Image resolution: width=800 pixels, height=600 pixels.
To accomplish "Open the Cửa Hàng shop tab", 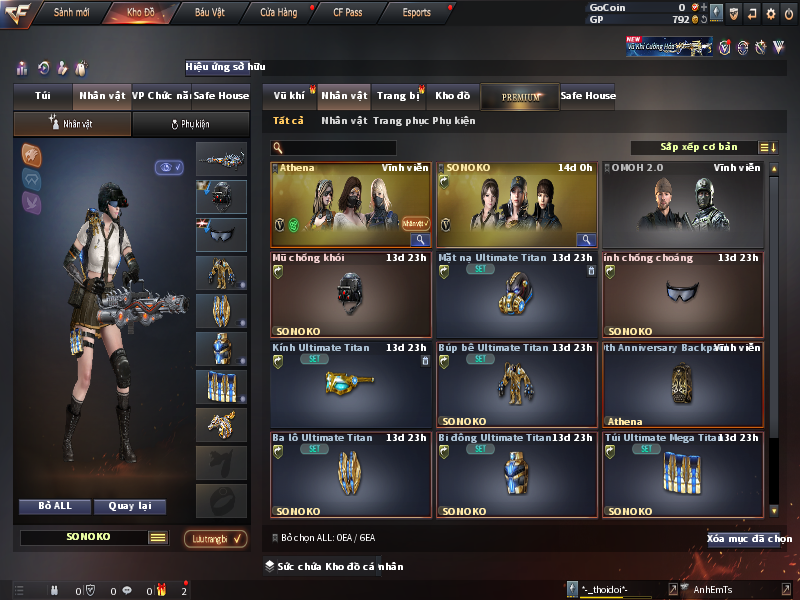I will (x=278, y=13).
